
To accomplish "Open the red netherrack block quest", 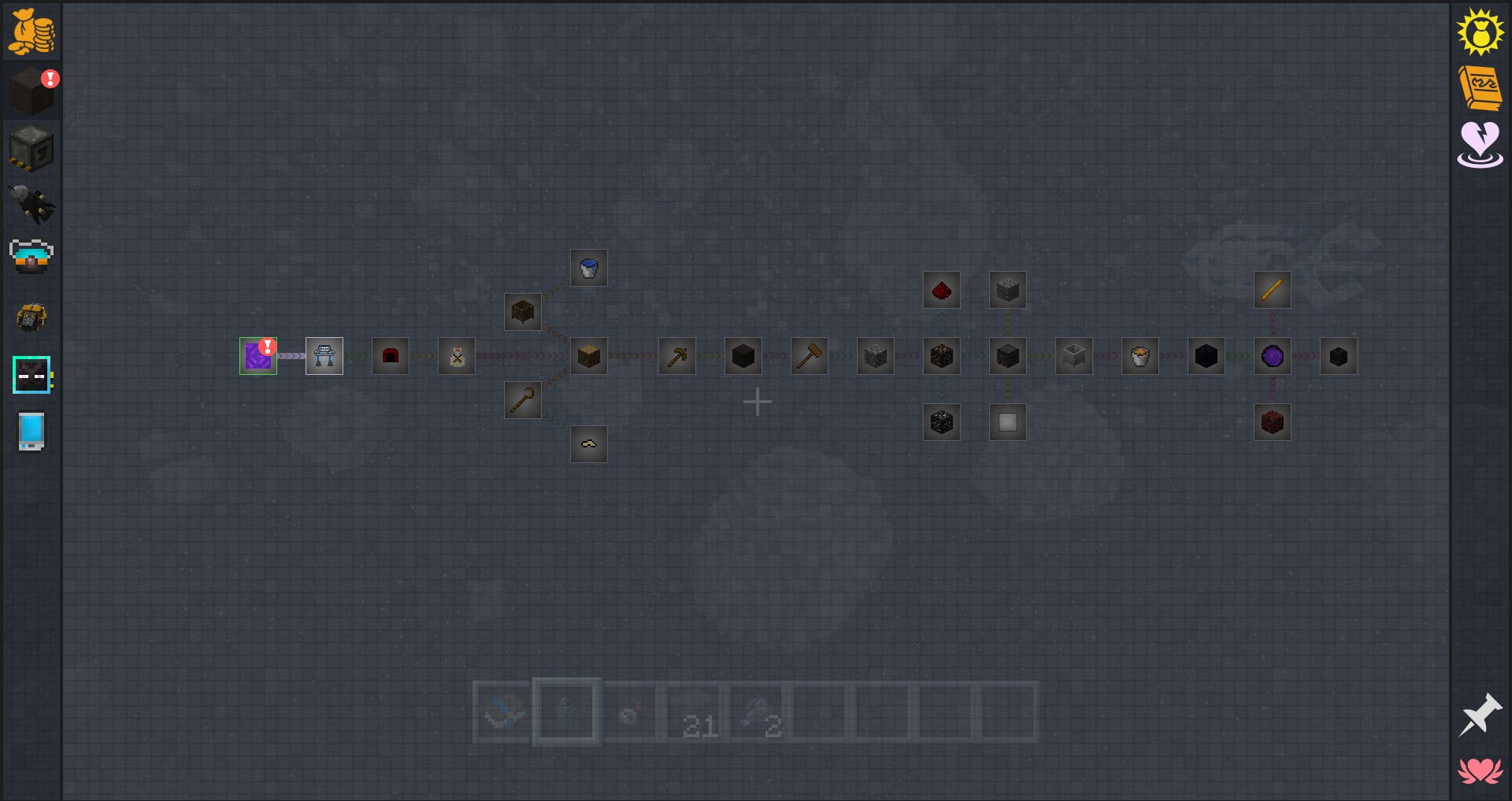I will (1273, 422).
